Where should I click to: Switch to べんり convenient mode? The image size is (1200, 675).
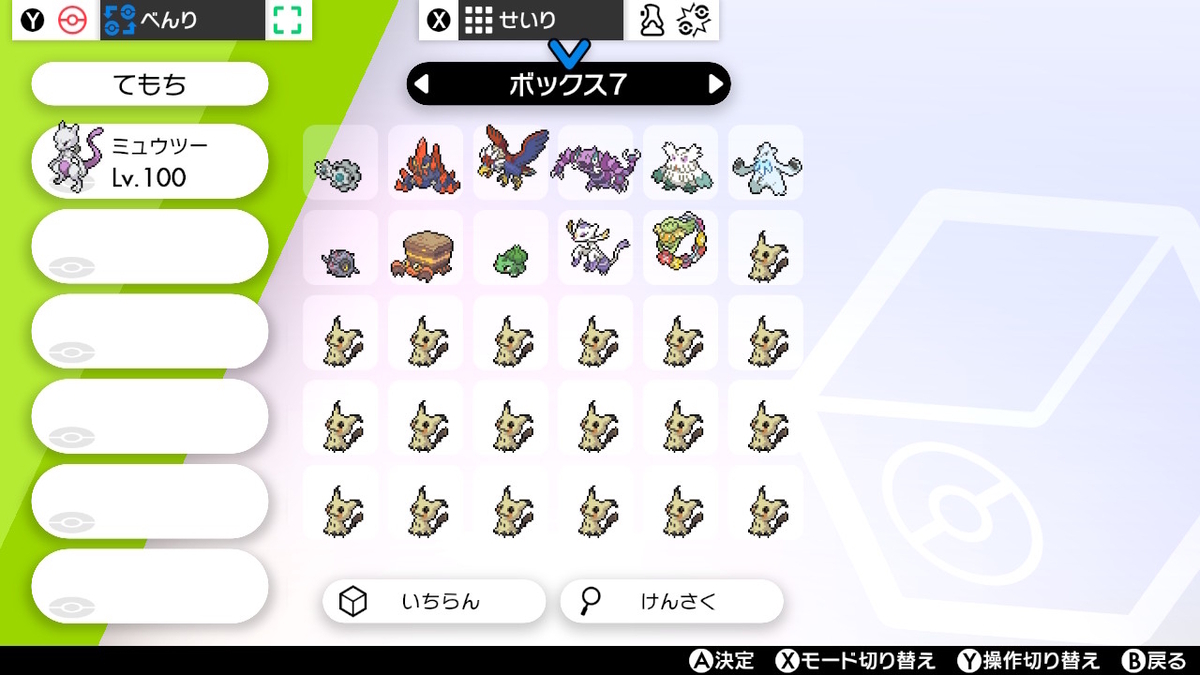pyautogui.click(x=182, y=20)
